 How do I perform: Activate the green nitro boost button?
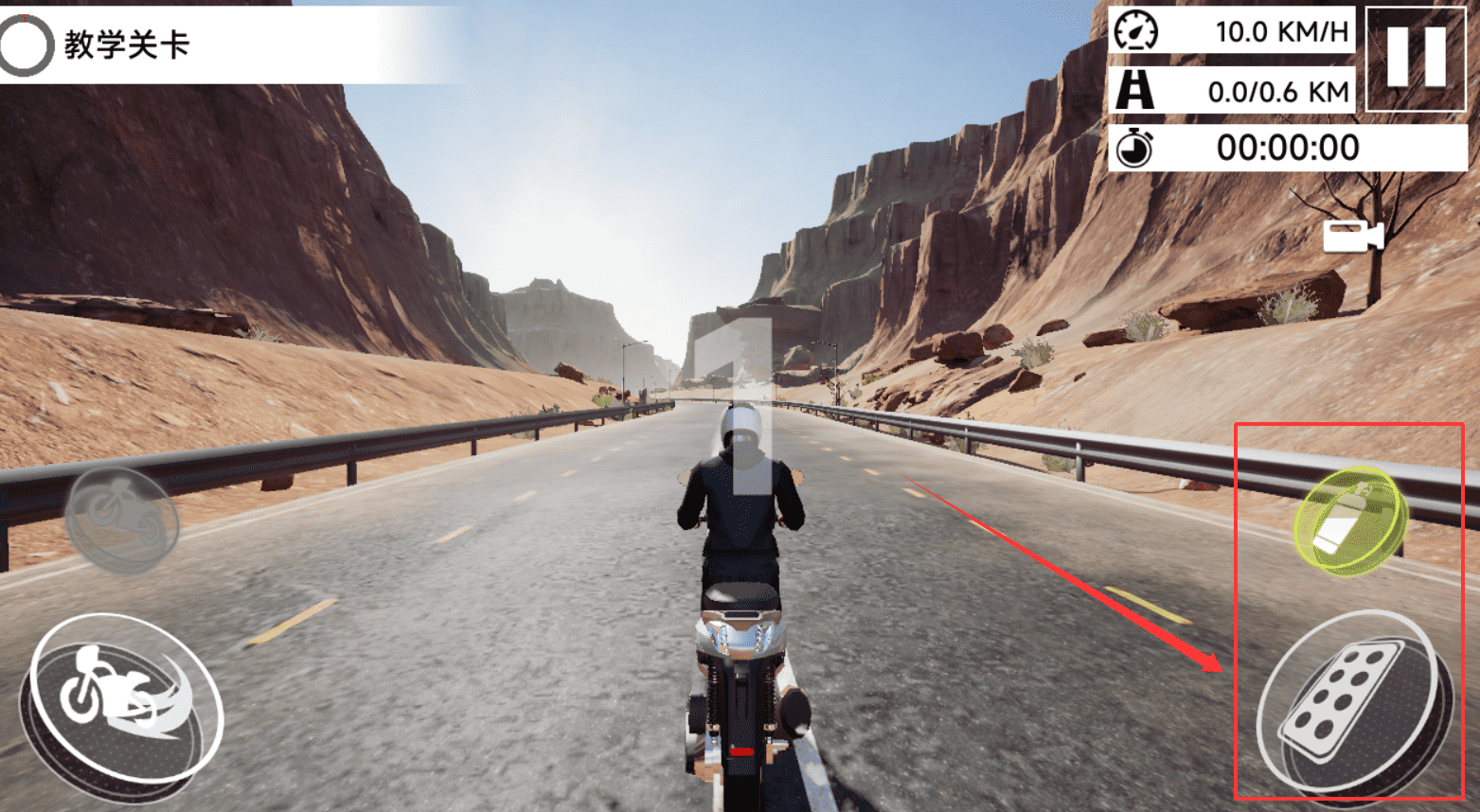tap(1350, 521)
